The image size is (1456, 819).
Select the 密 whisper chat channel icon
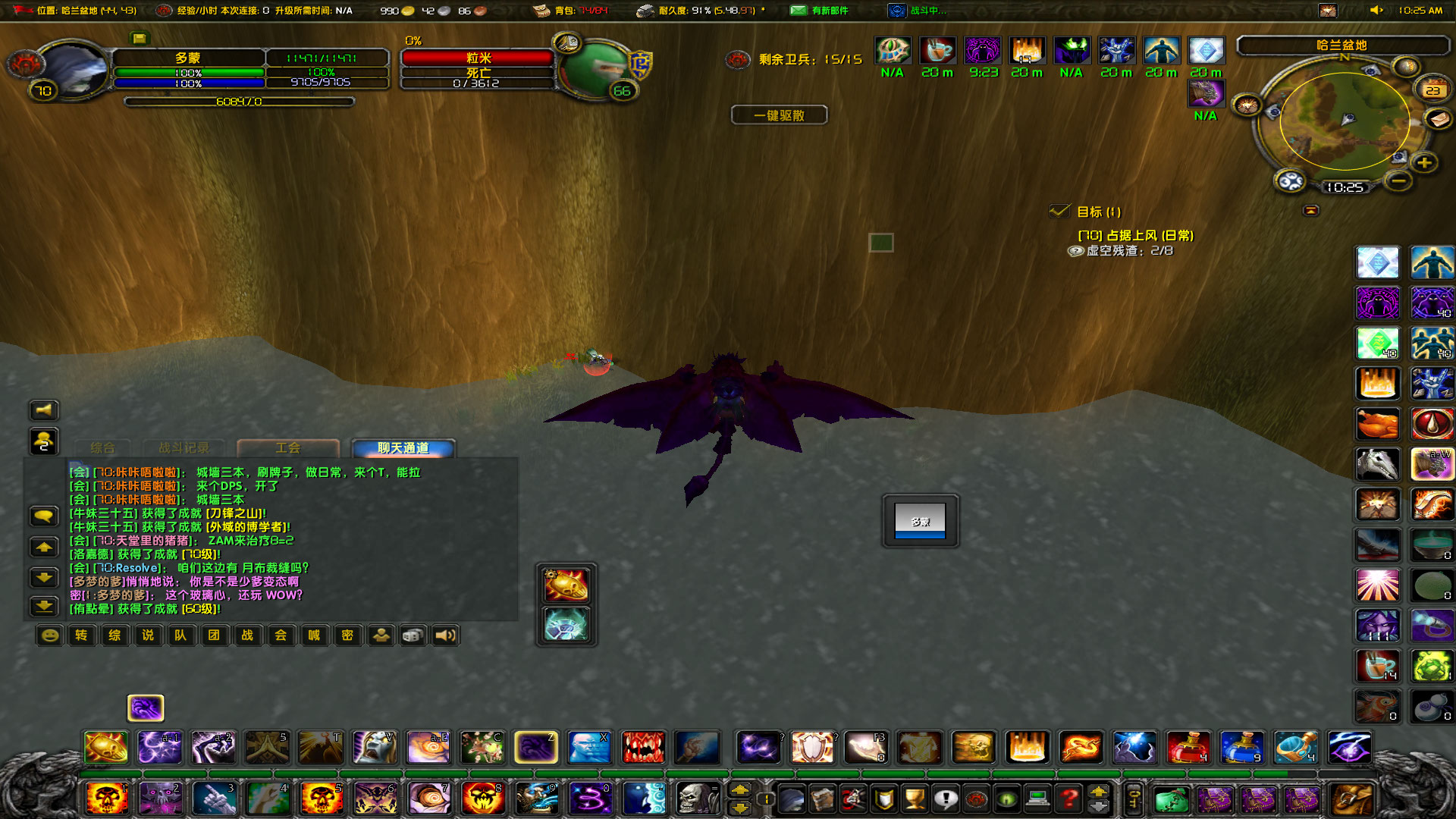[347, 635]
